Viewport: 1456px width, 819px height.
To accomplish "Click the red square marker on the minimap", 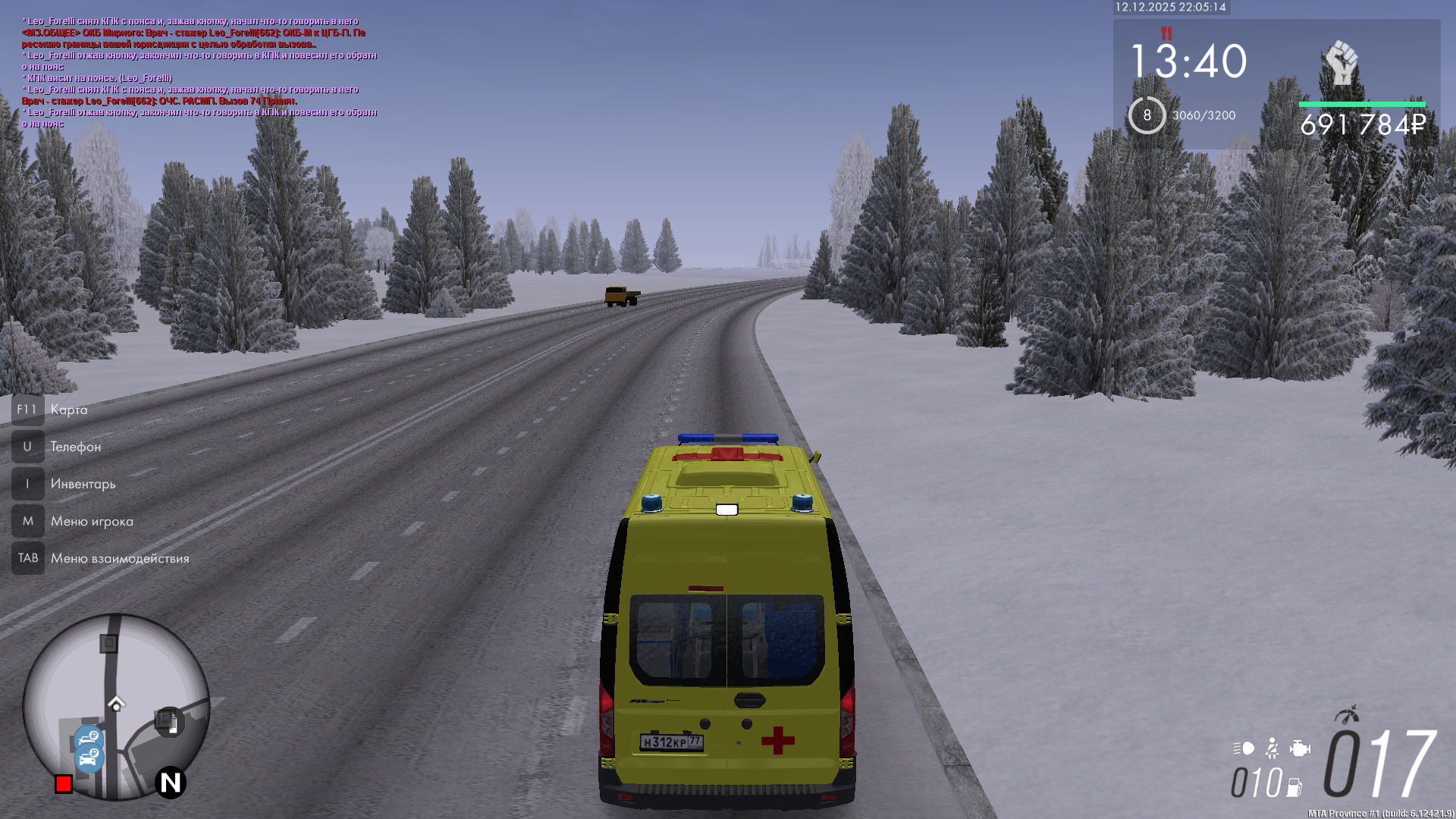I will click(64, 783).
